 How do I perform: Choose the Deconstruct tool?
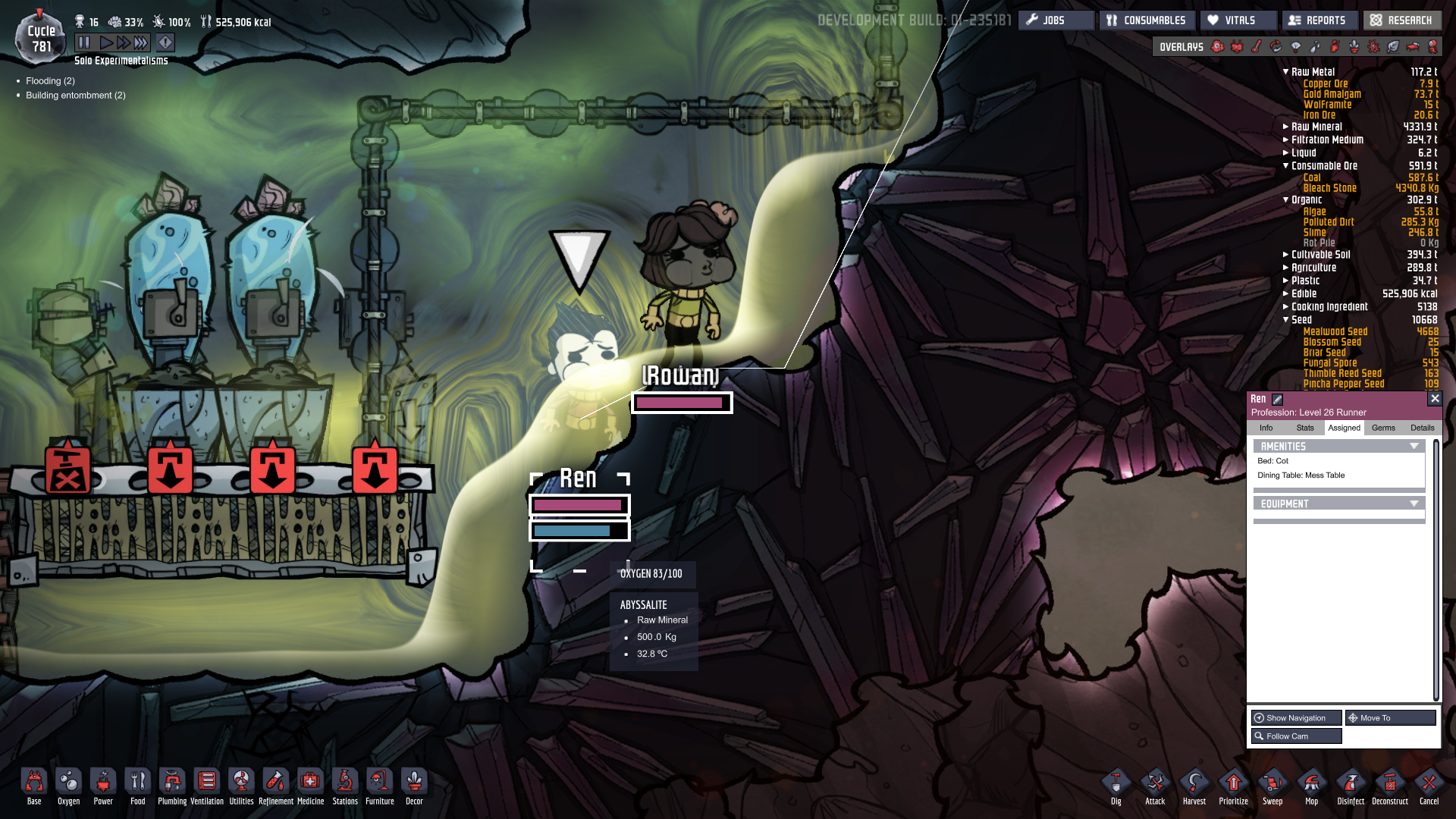1389,785
